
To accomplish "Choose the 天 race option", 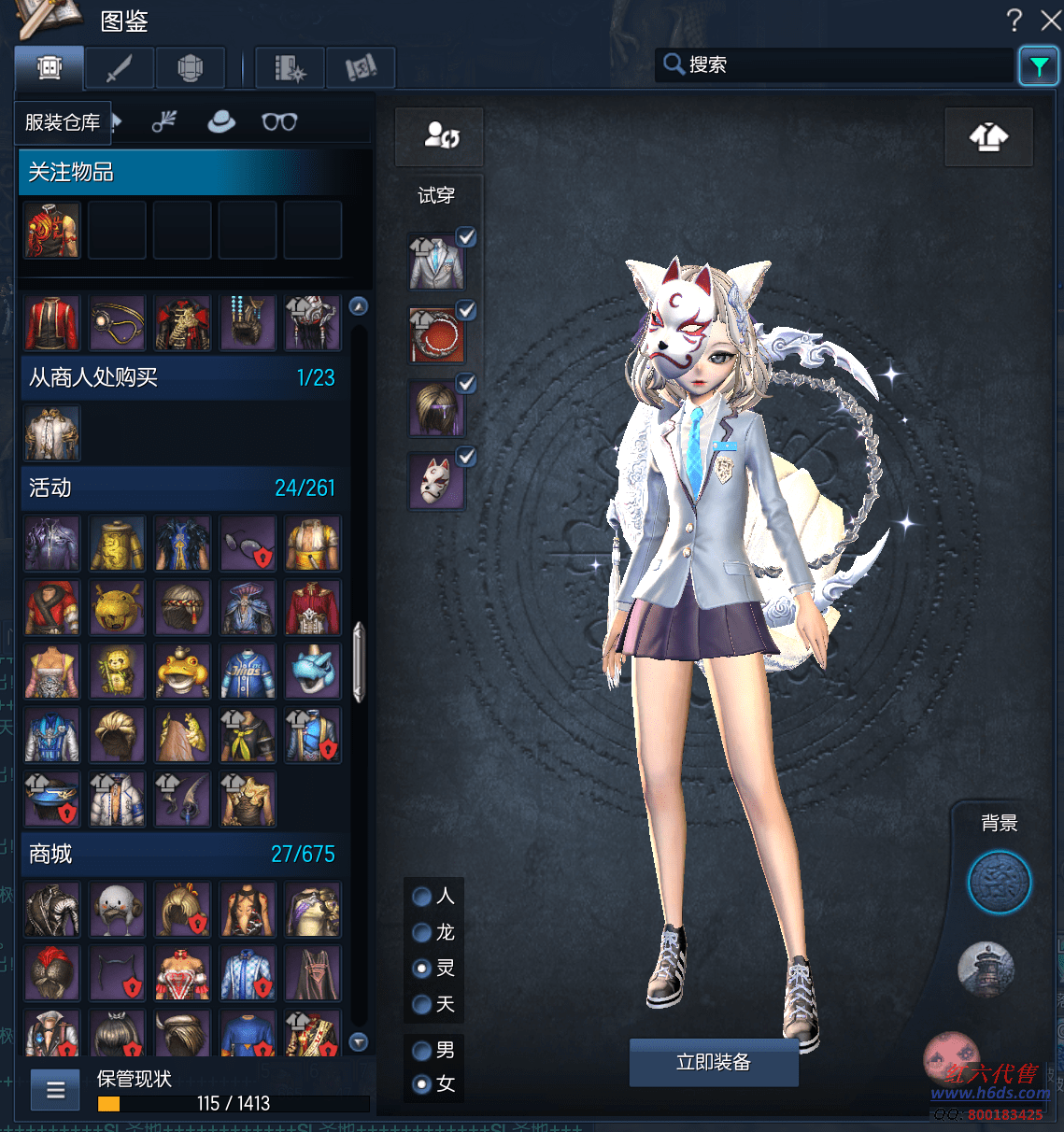I will [422, 1004].
